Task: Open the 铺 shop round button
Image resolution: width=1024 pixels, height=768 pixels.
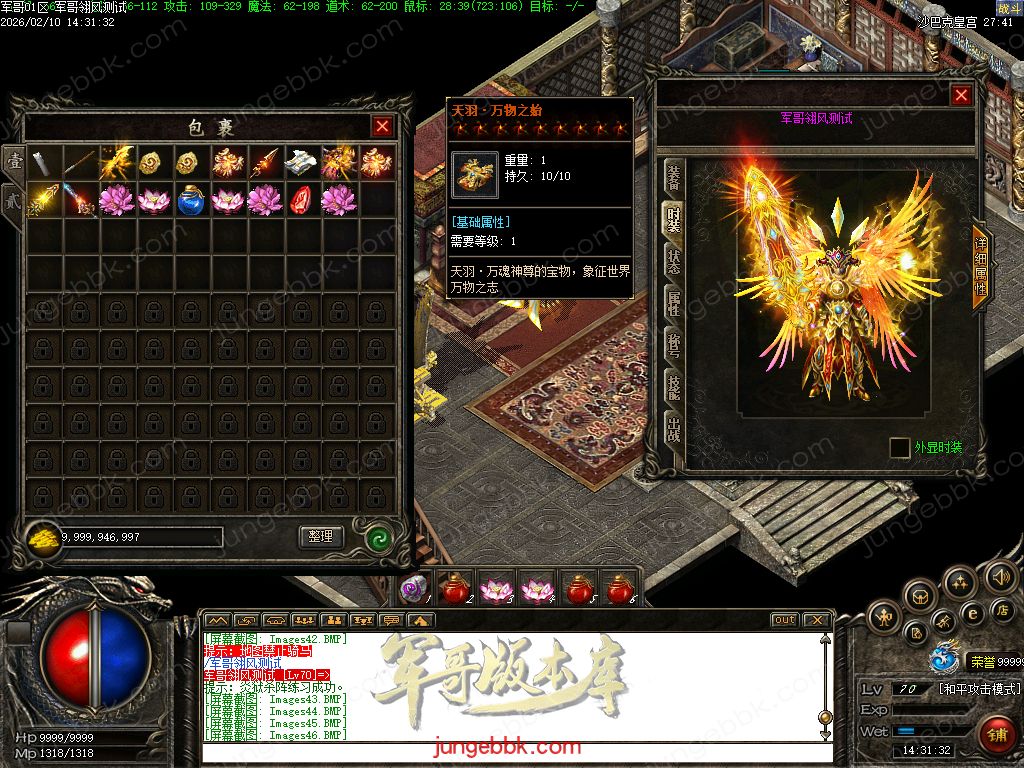Action: coord(995,733)
